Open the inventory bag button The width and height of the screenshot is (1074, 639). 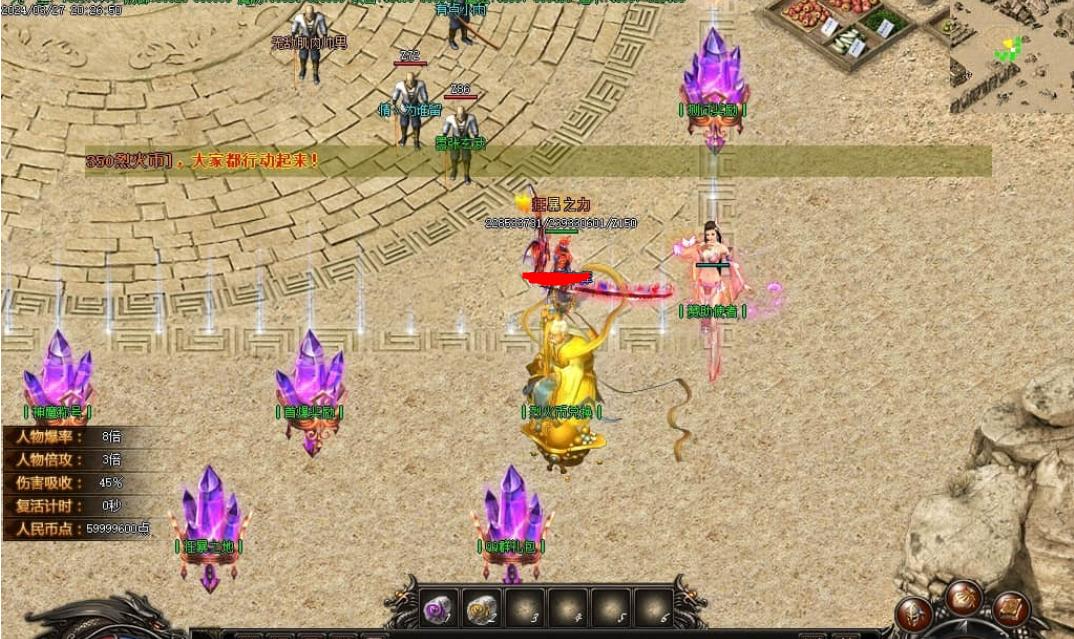pos(964,598)
